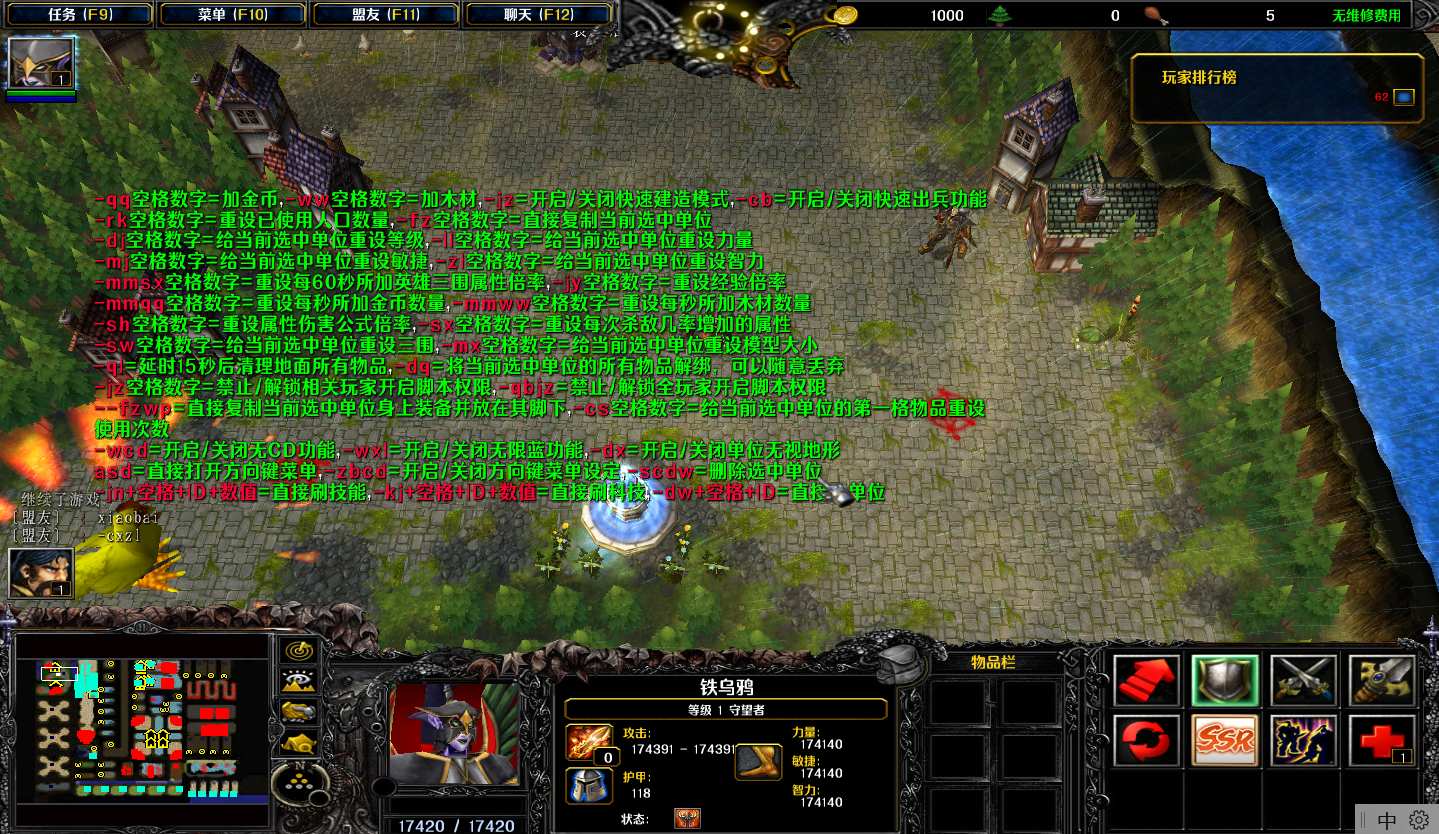1439x834 pixels.
Task: Activate the minimap signal ping button
Action: pyautogui.click(x=297, y=652)
